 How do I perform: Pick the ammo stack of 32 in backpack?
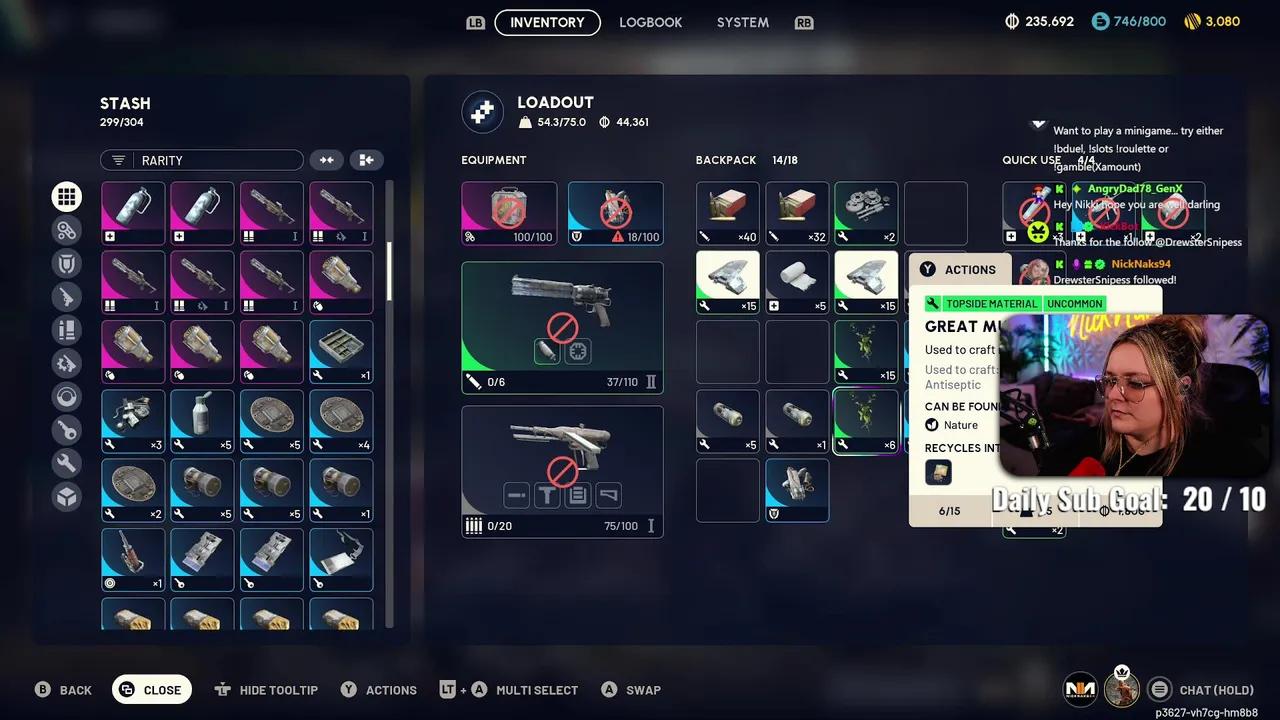click(x=797, y=213)
